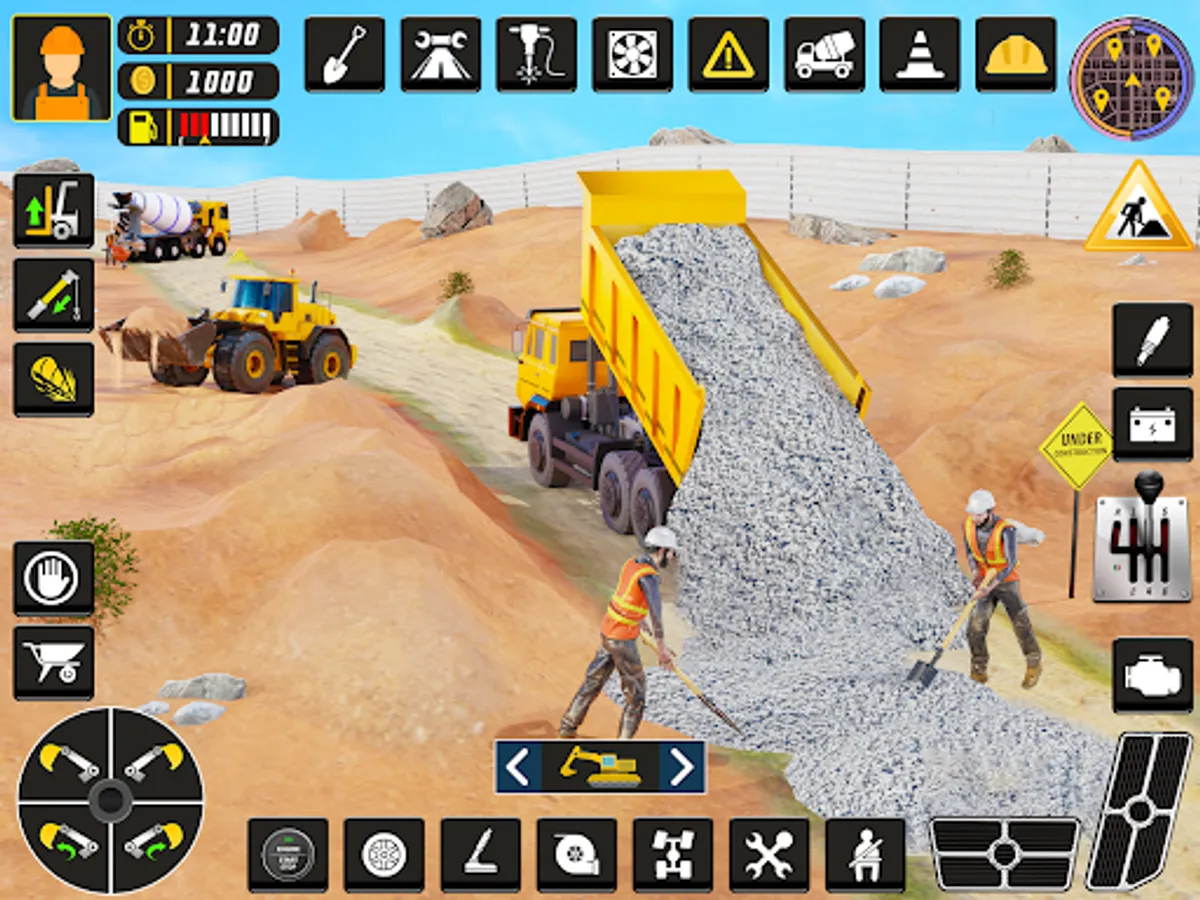Pick the traffic cone icon
1200x900 pixels.
(920, 55)
